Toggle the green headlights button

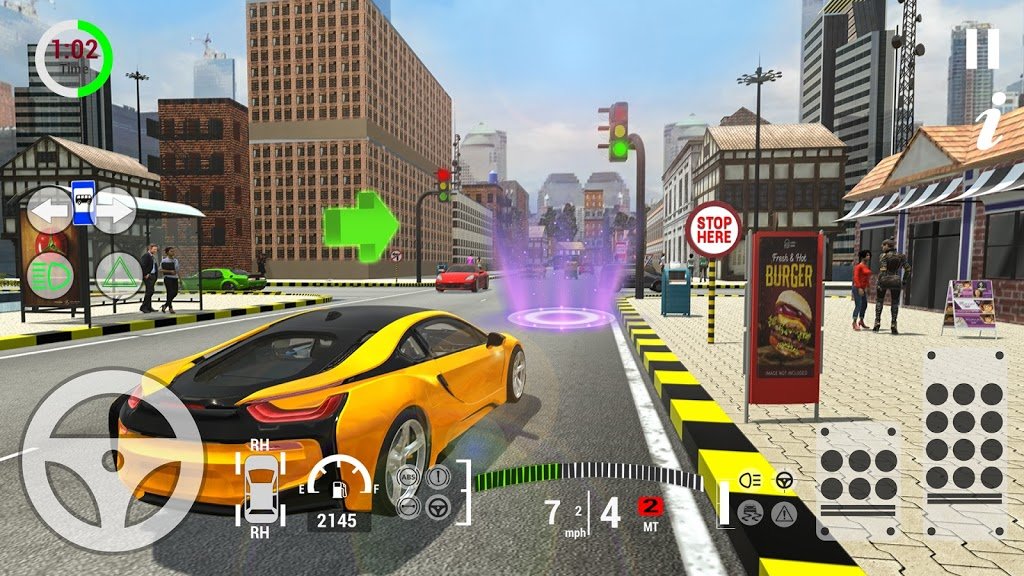pyautogui.click(x=48, y=273)
